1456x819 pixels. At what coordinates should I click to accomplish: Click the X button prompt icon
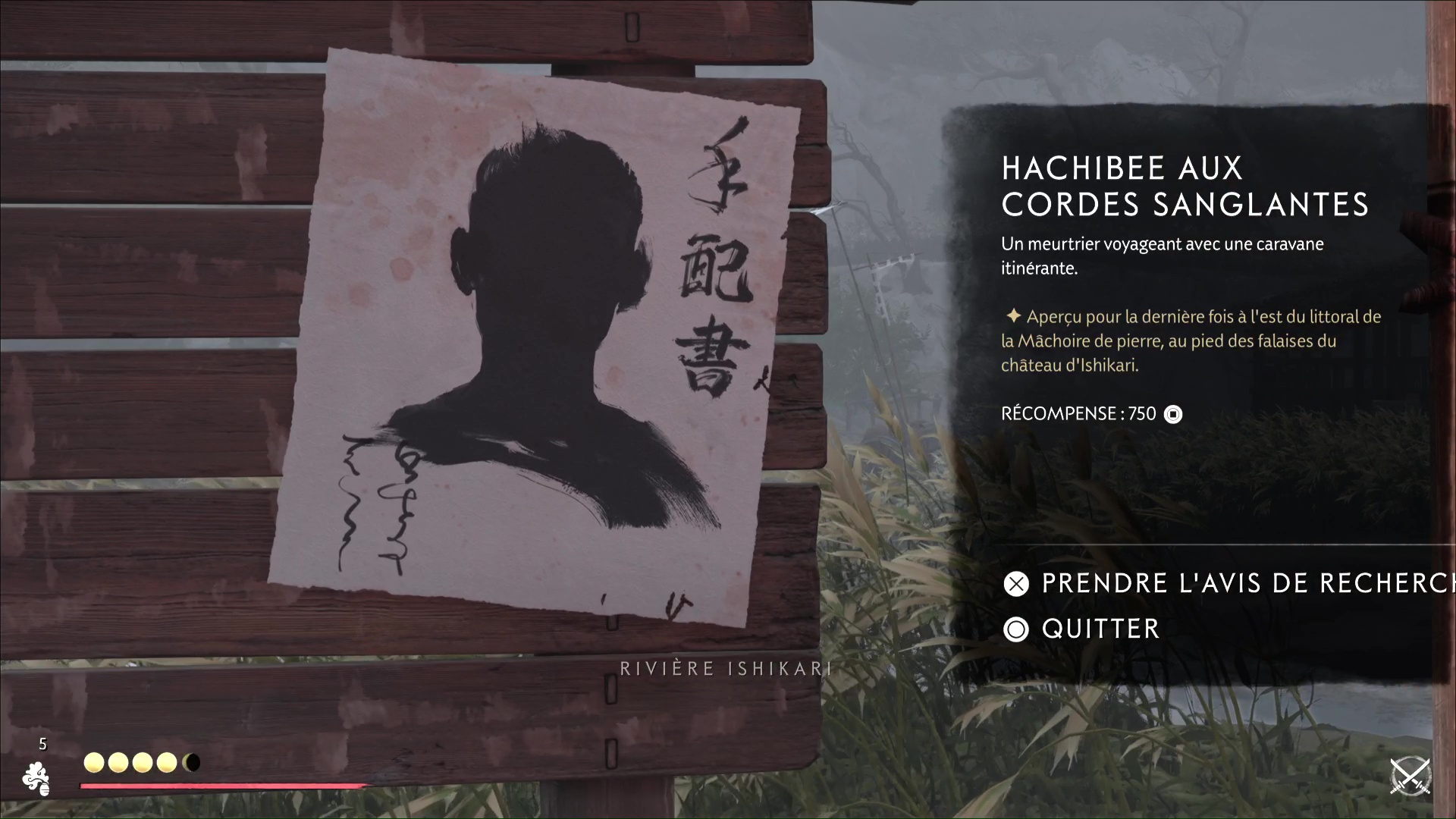1015,584
